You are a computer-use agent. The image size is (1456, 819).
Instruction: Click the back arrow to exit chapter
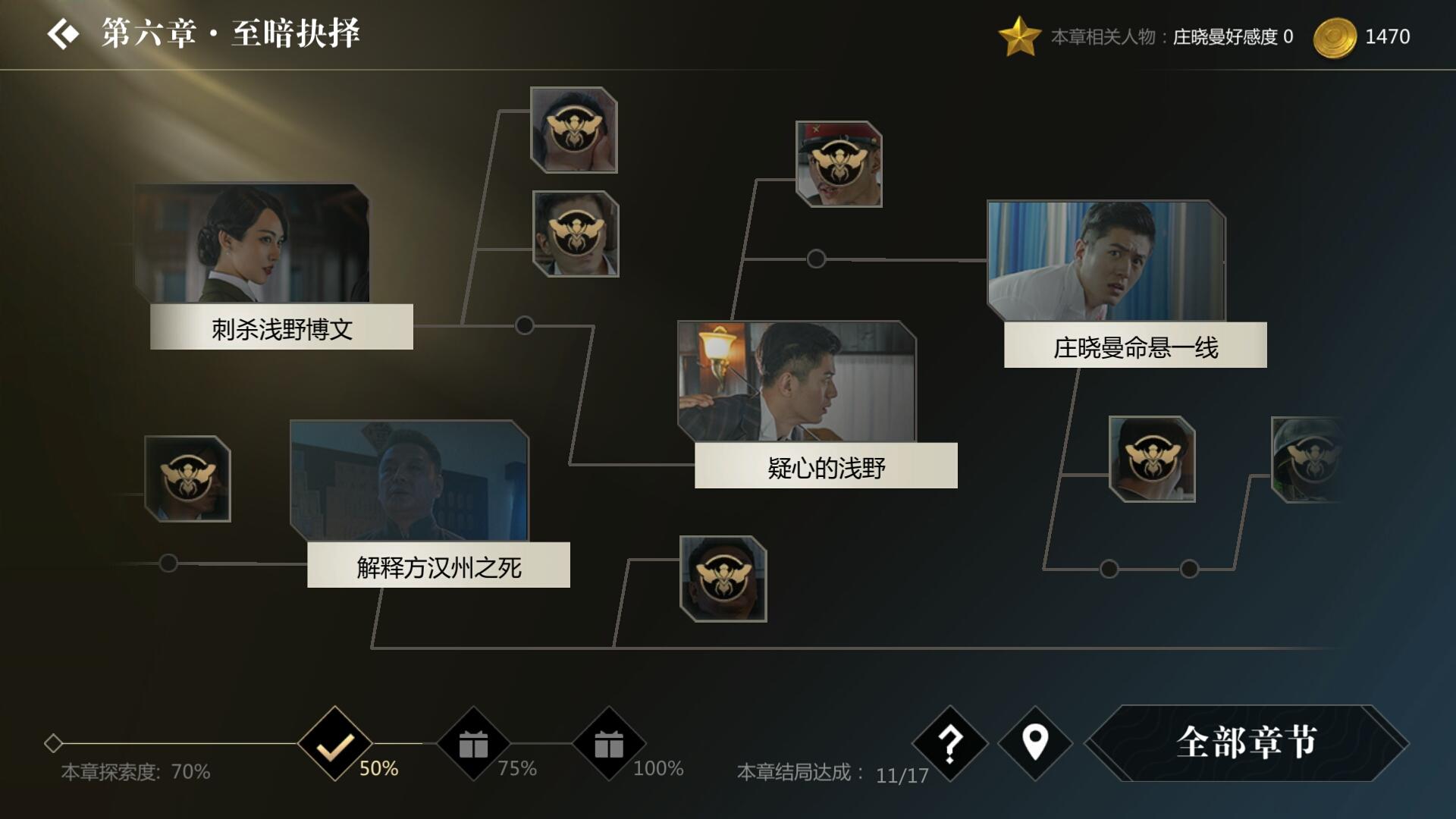click(64, 32)
